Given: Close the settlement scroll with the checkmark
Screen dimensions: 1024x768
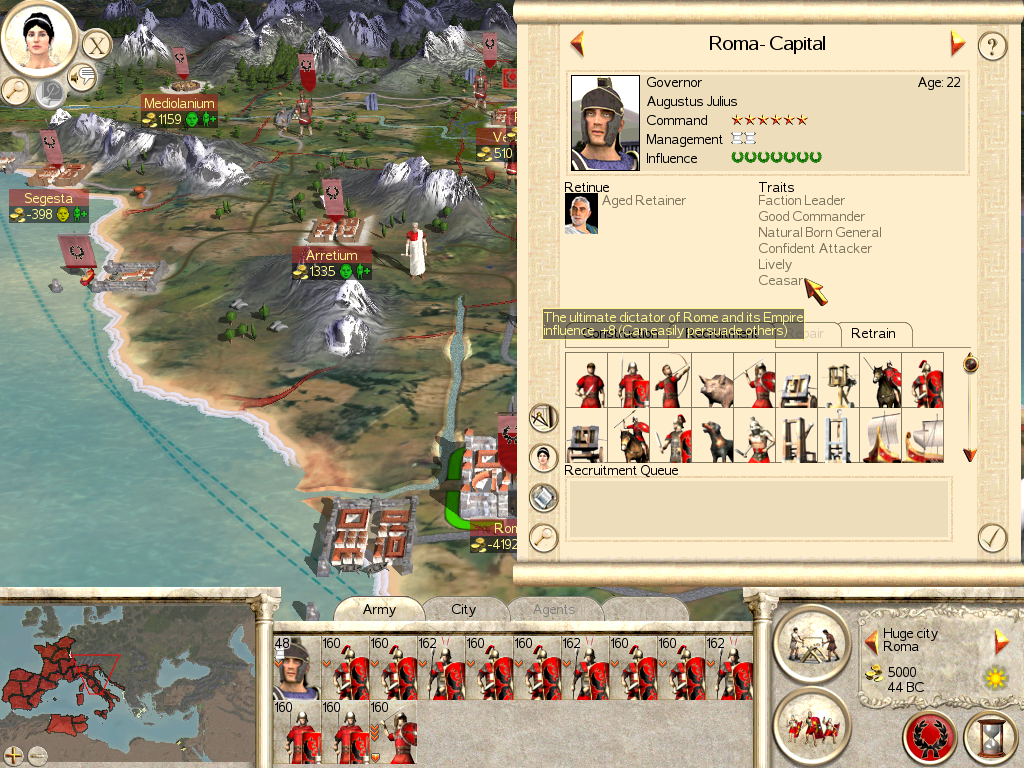Looking at the screenshot, I should click(x=991, y=538).
